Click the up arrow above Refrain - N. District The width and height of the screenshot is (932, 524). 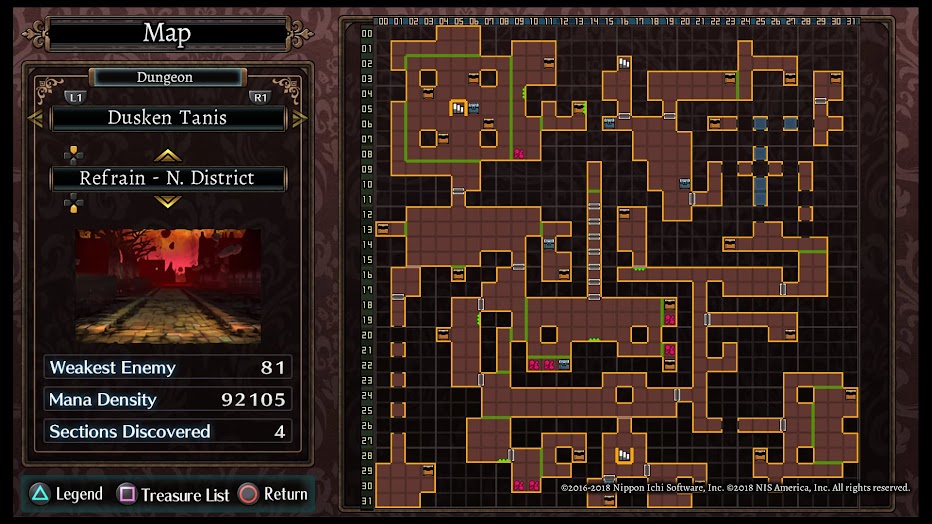(x=168, y=155)
